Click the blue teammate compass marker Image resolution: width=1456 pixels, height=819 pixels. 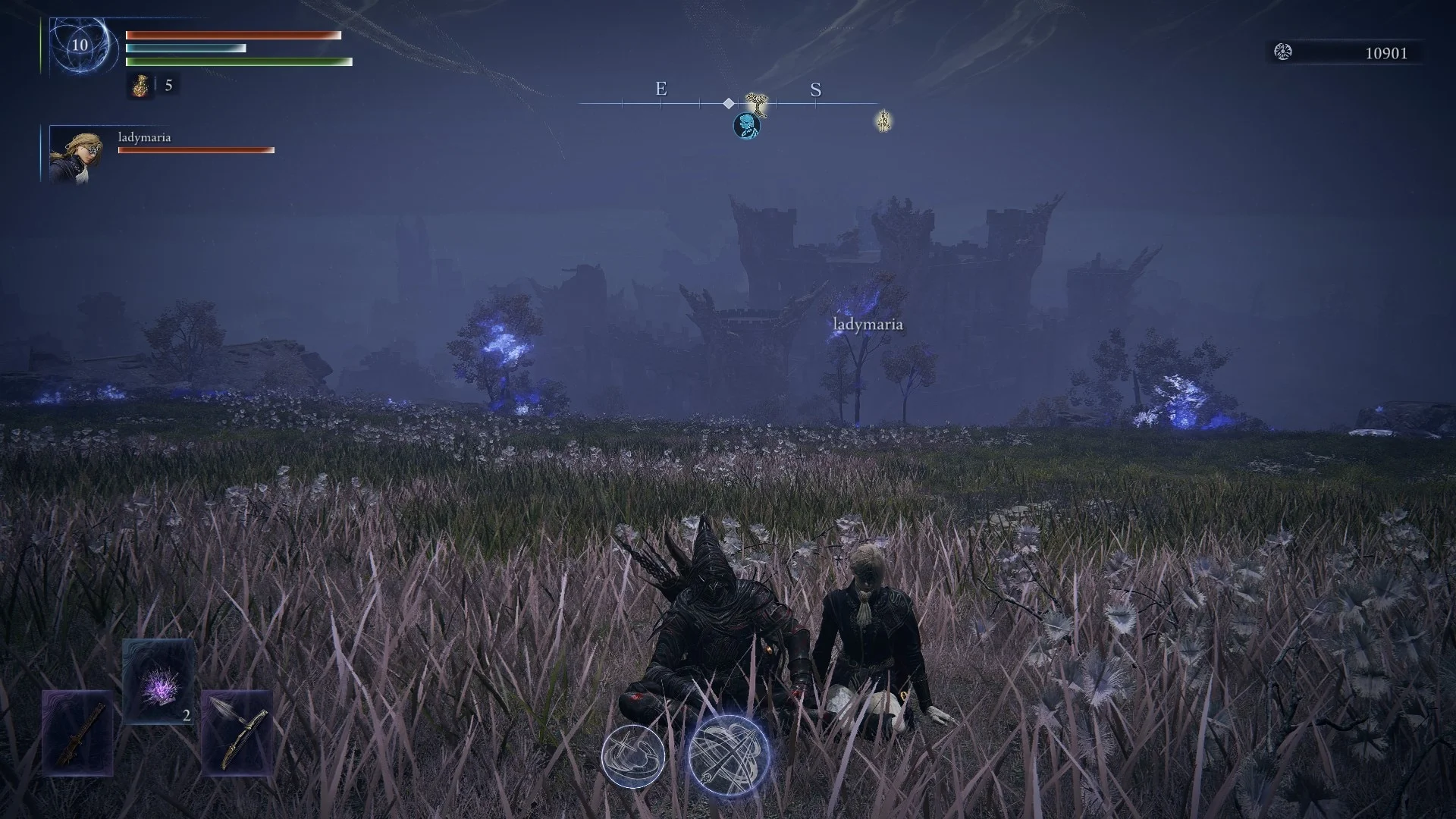pos(747,126)
